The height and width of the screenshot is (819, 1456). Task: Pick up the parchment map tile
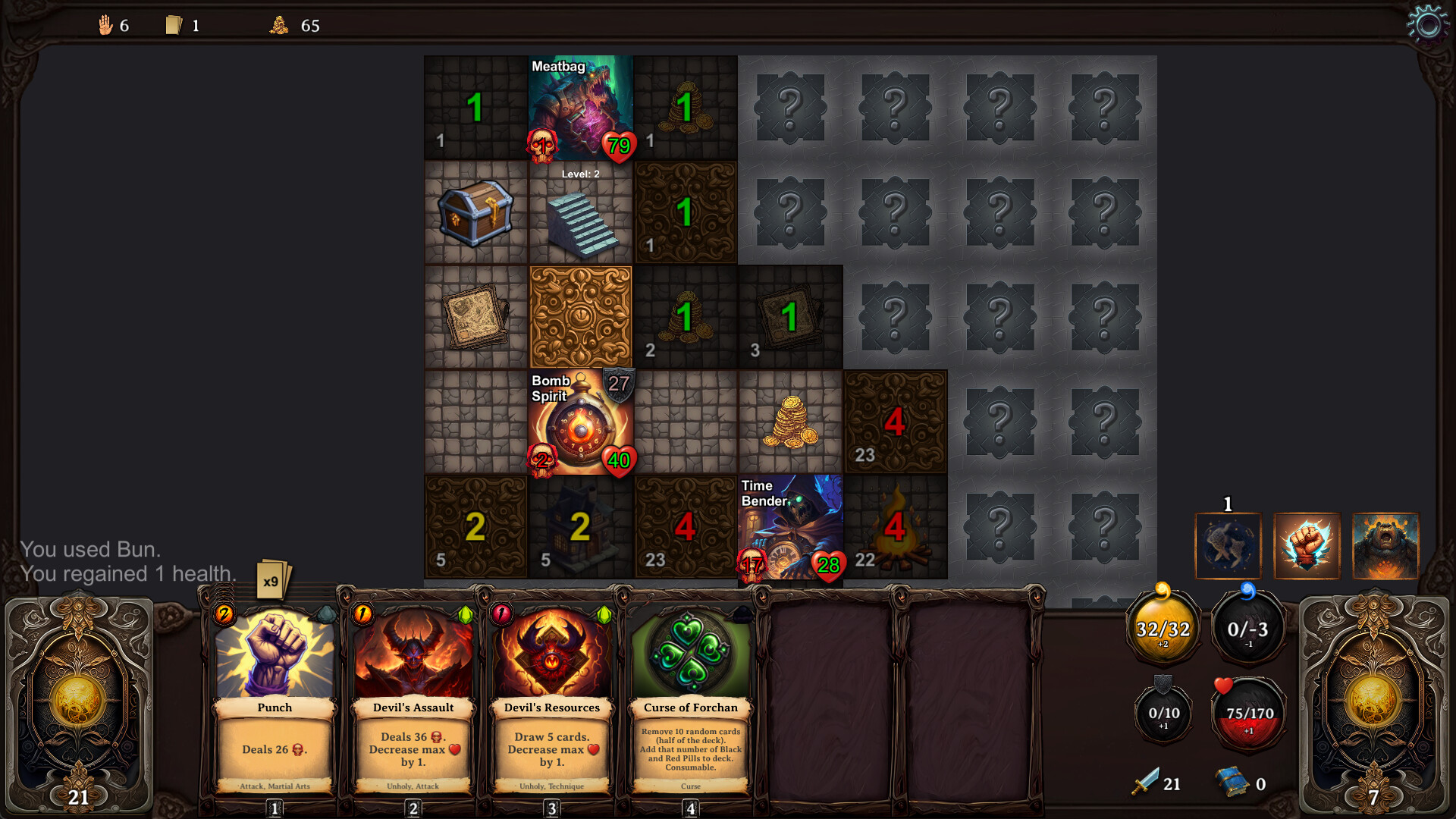[475, 317]
